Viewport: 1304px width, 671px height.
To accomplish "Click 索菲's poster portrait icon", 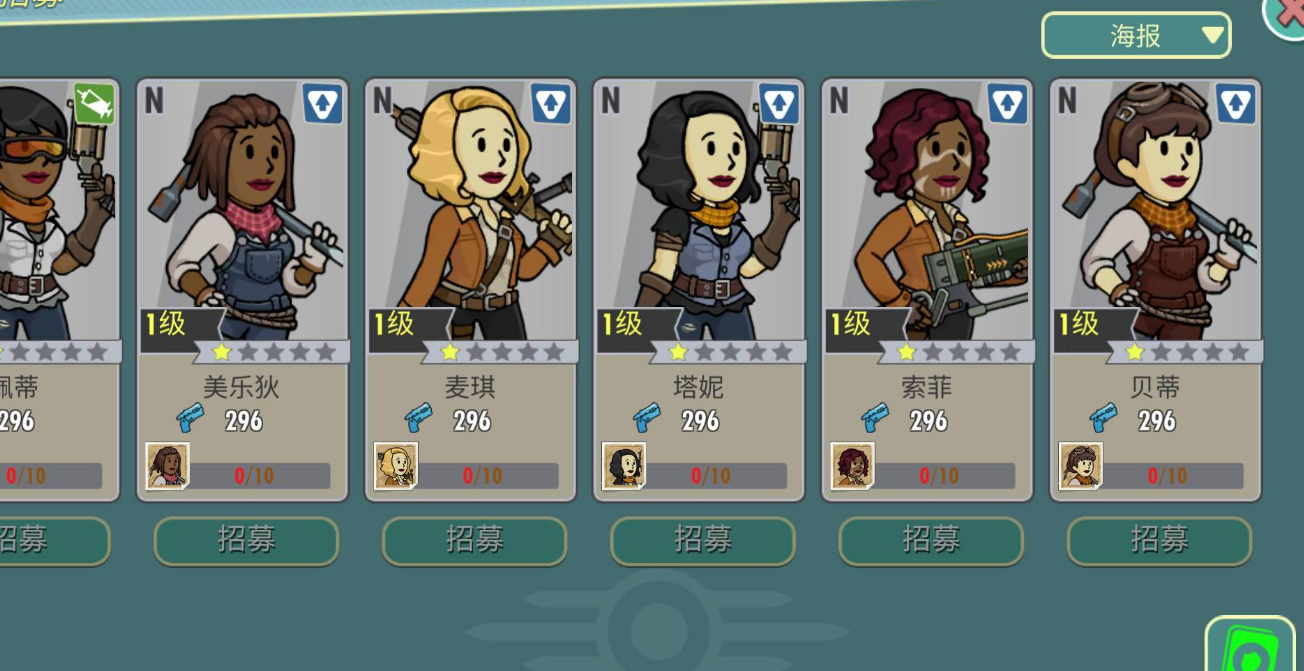I will click(853, 466).
